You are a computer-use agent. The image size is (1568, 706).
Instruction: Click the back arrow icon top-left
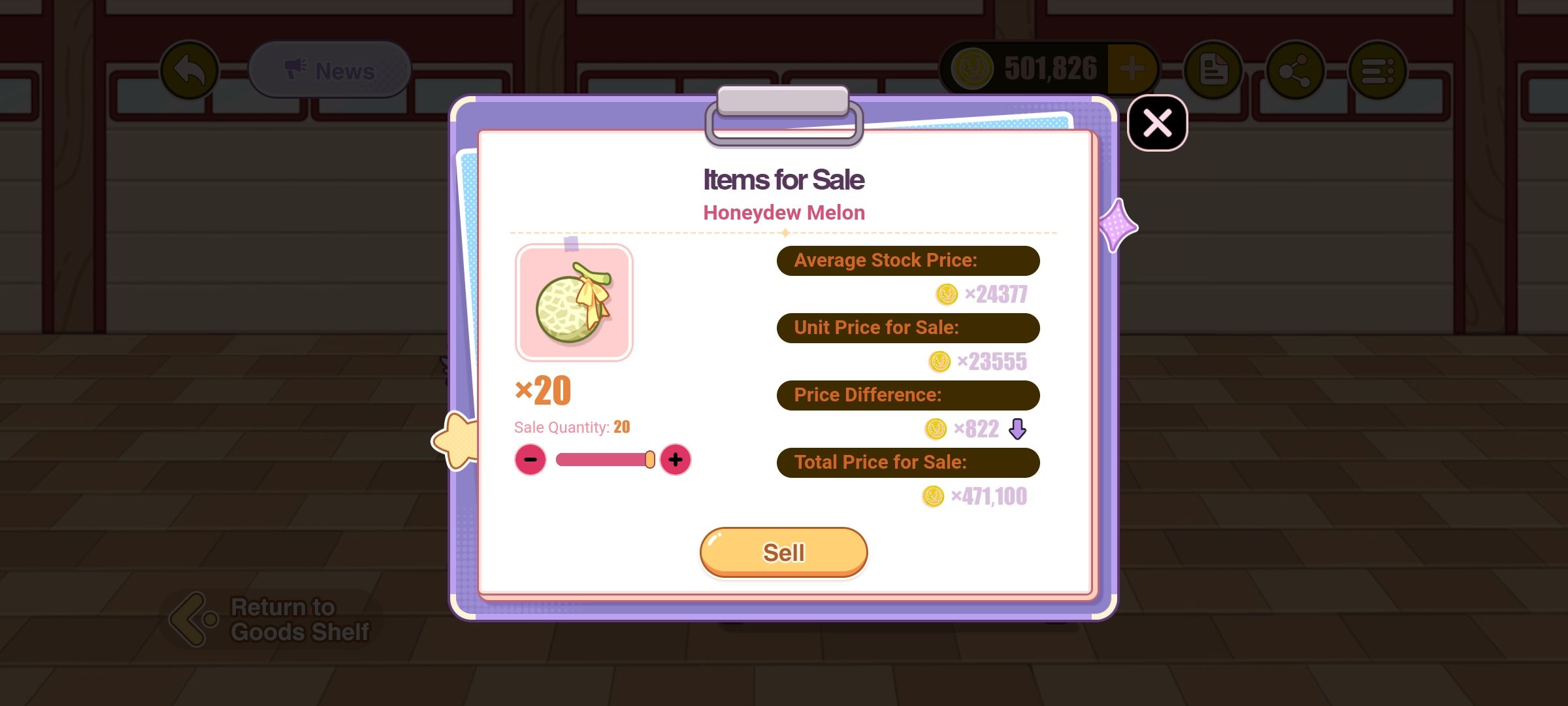191,69
